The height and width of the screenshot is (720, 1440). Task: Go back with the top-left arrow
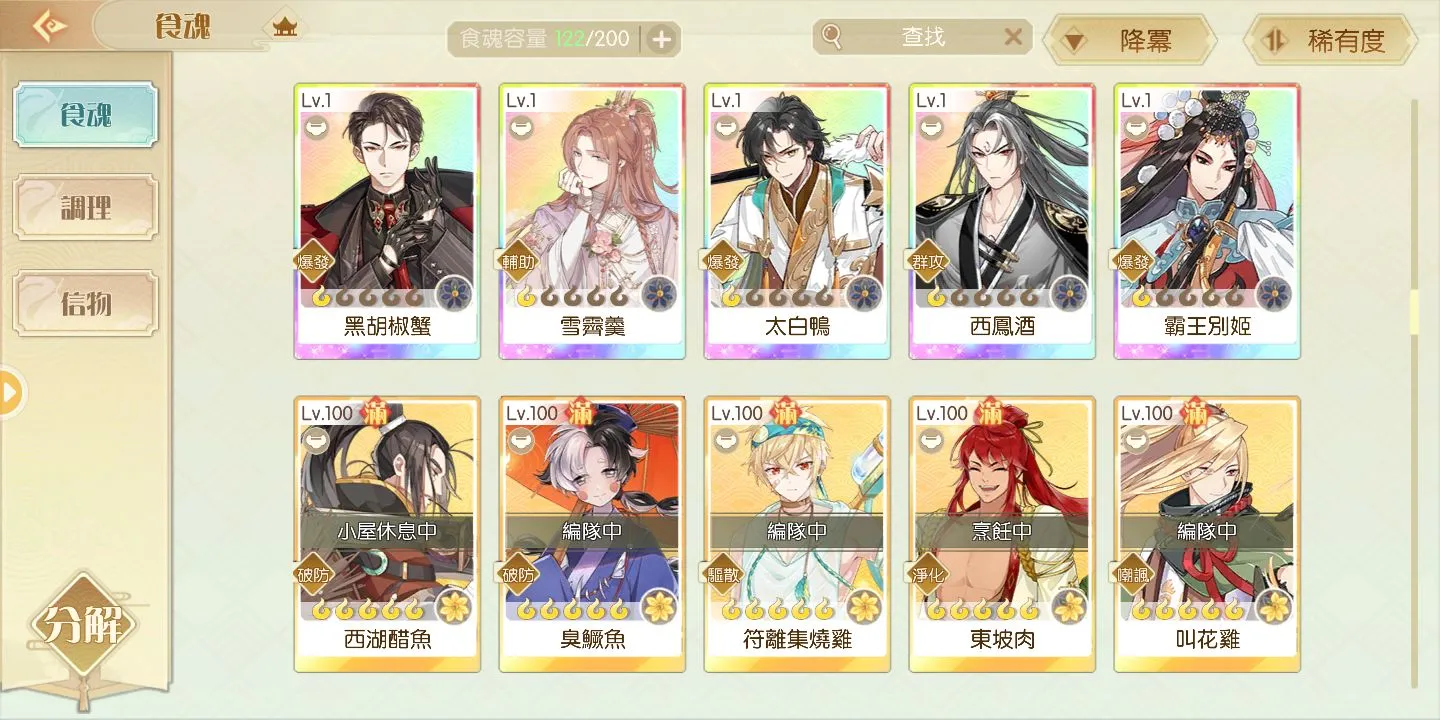tap(48, 26)
